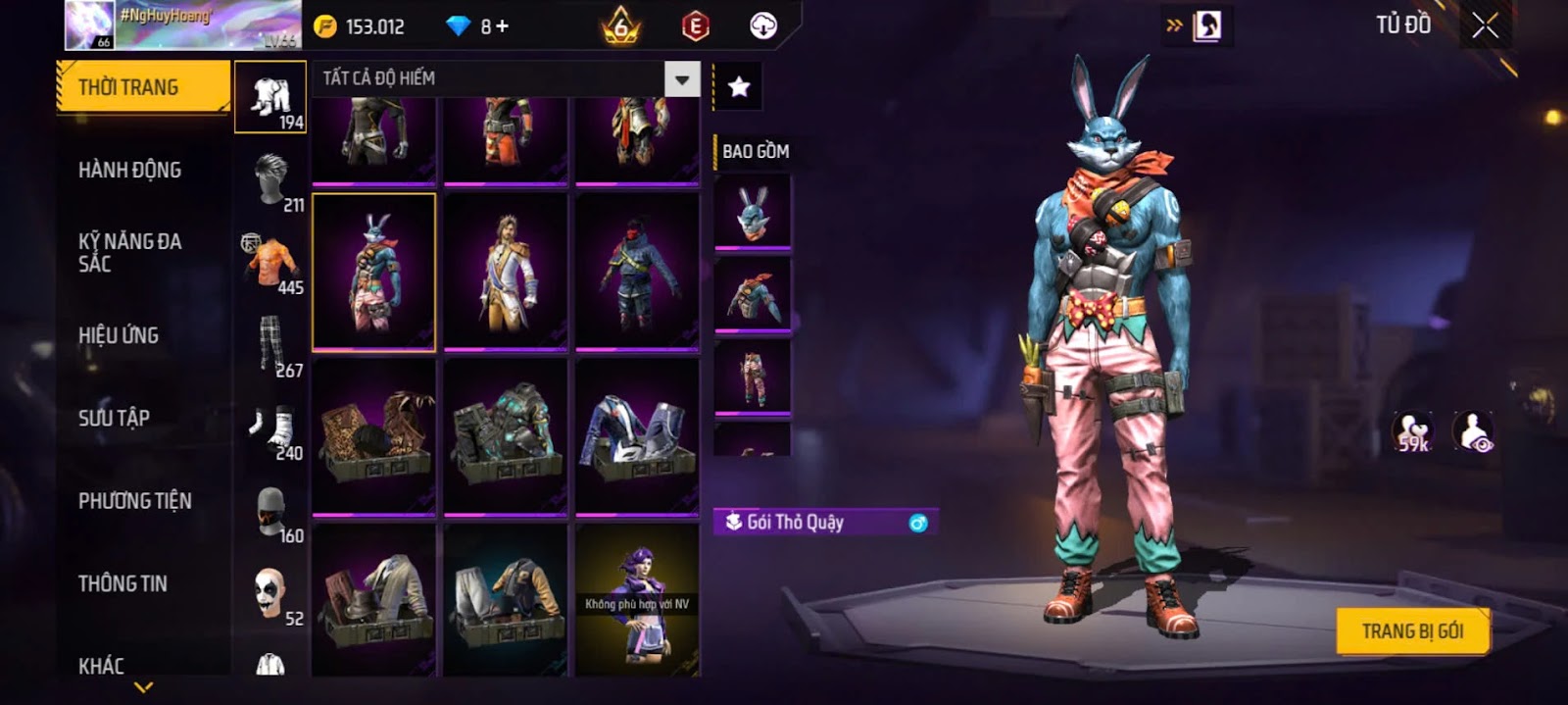Viewport: 1568px width, 705px height.
Task: Pick the rabbit head mask item
Action: click(753, 211)
